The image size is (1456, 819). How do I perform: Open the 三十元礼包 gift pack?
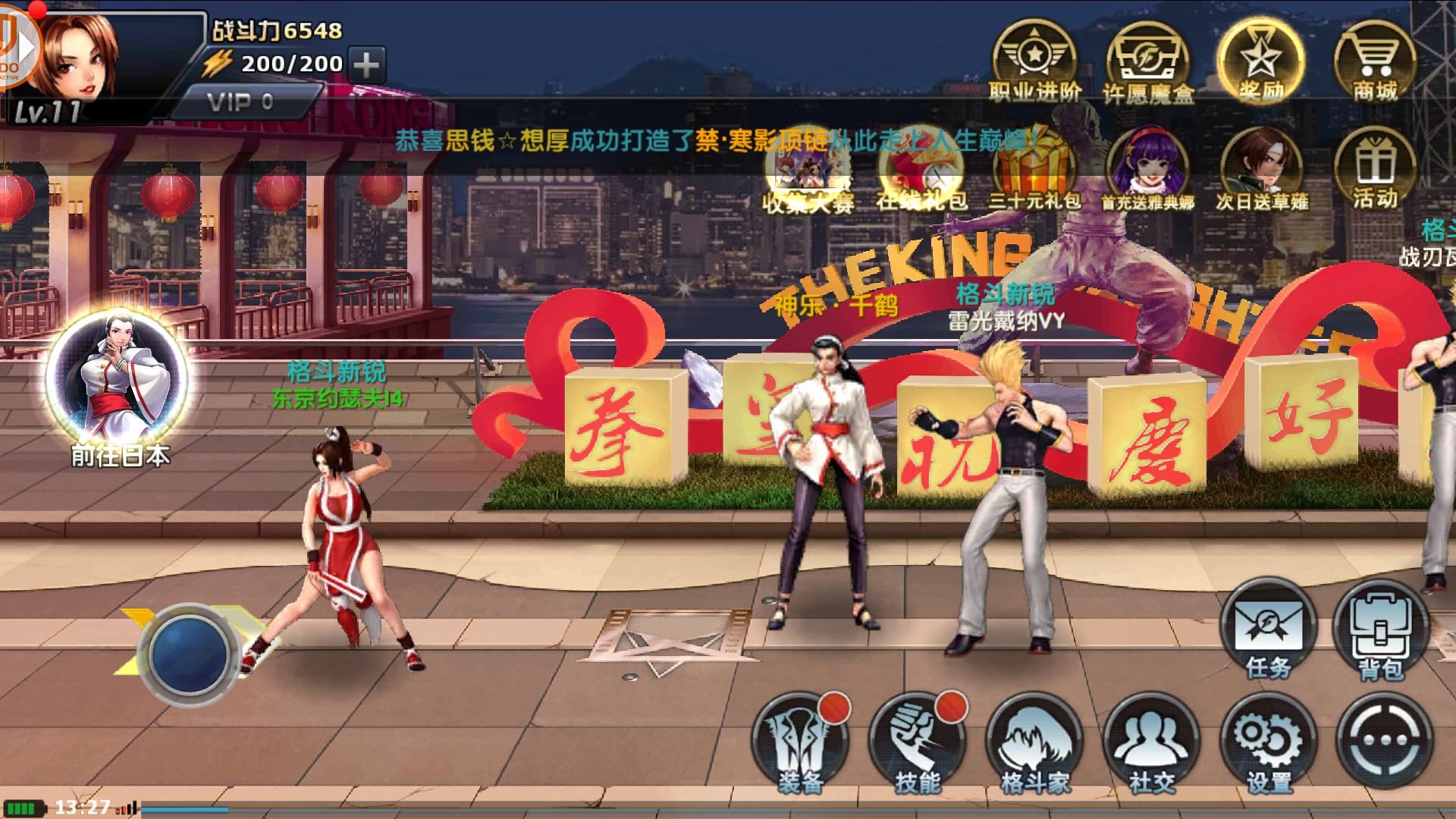point(1034,171)
